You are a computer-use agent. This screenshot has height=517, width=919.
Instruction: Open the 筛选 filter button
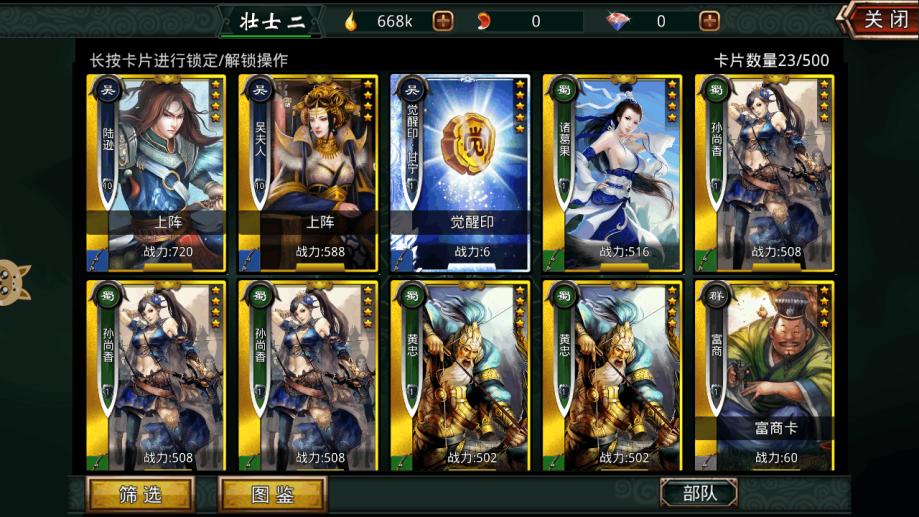pyautogui.click(x=140, y=494)
